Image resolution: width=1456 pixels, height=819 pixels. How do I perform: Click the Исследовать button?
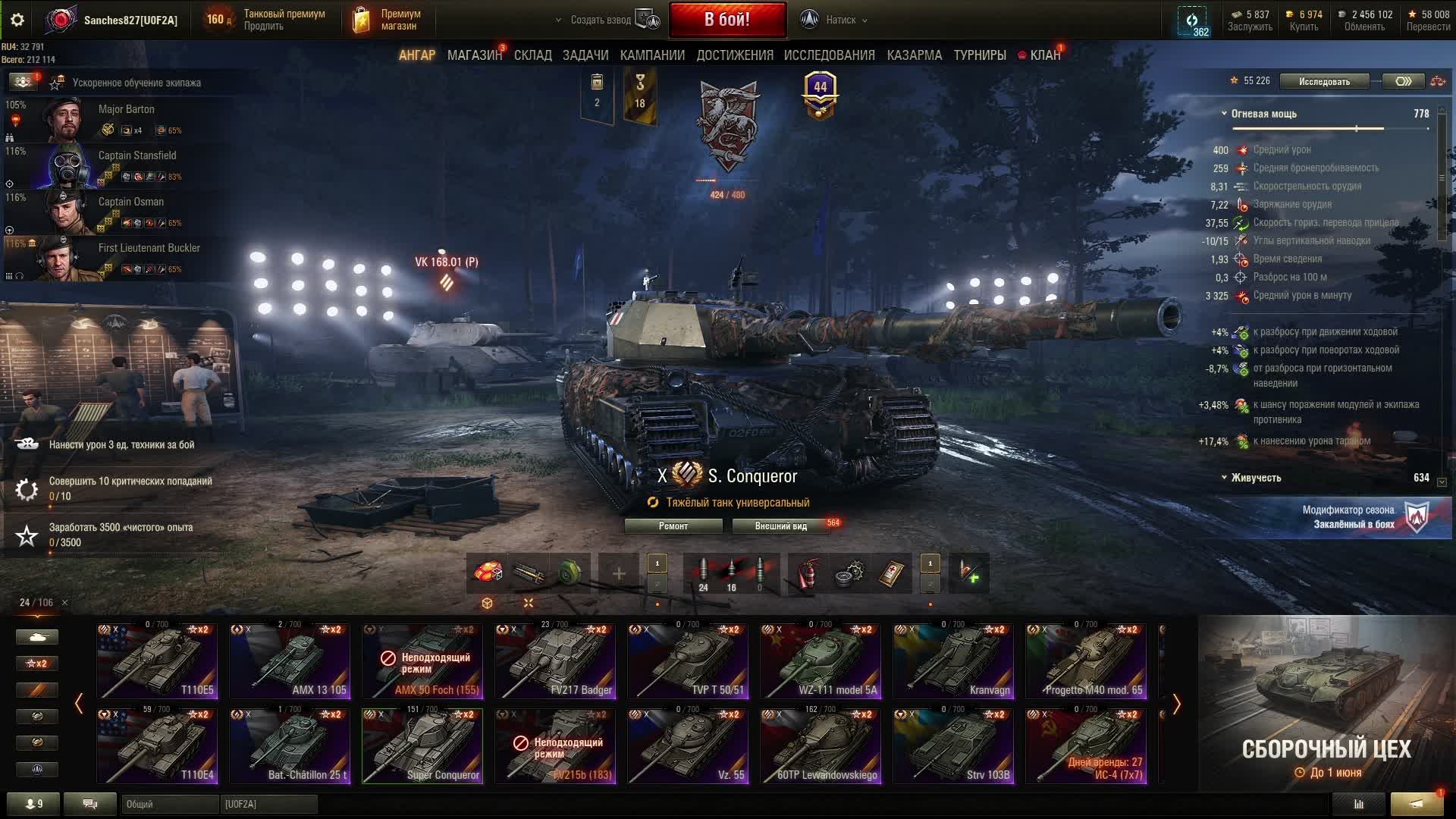pos(1323,82)
